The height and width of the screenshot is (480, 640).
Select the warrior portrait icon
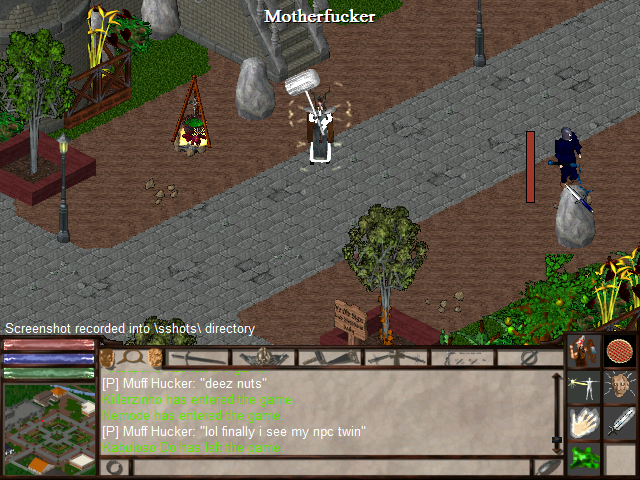[583, 352]
